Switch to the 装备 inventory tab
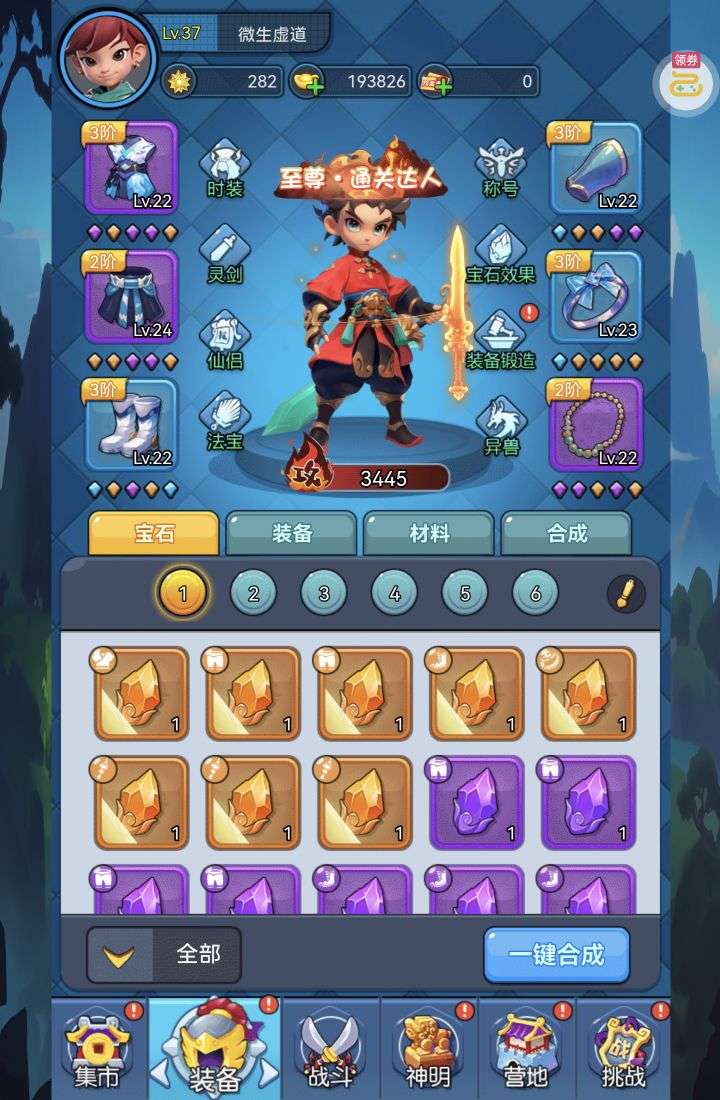 [x=291, y=534]
